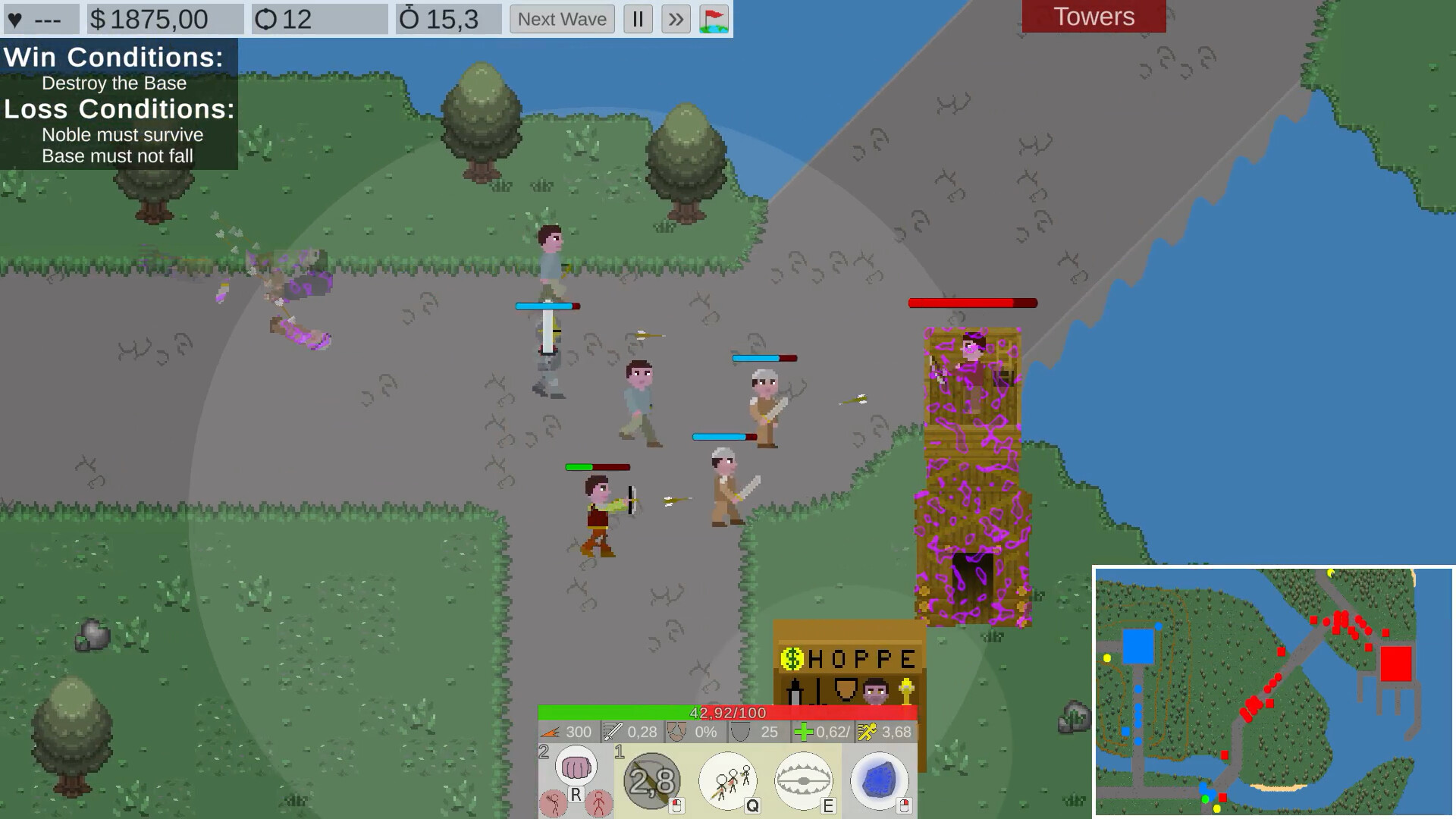Open the Towers menu
1456x819 pixels.
tap(1093, 17)
